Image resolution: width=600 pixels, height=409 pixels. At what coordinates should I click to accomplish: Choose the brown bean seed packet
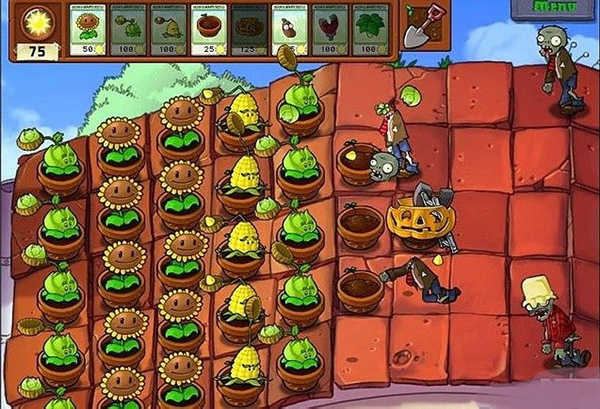(291, 29)
